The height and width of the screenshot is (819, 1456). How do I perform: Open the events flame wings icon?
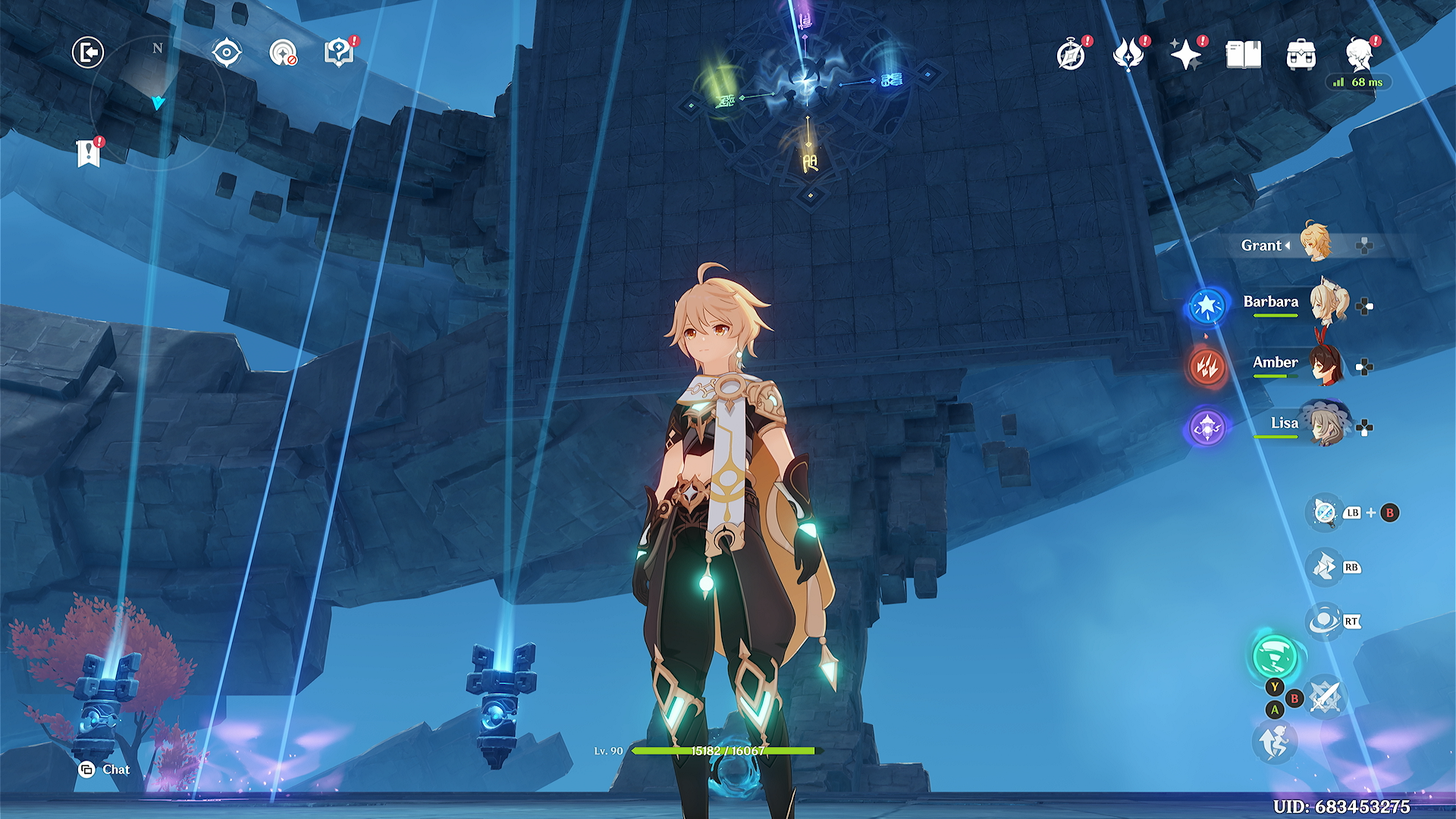1128,55
